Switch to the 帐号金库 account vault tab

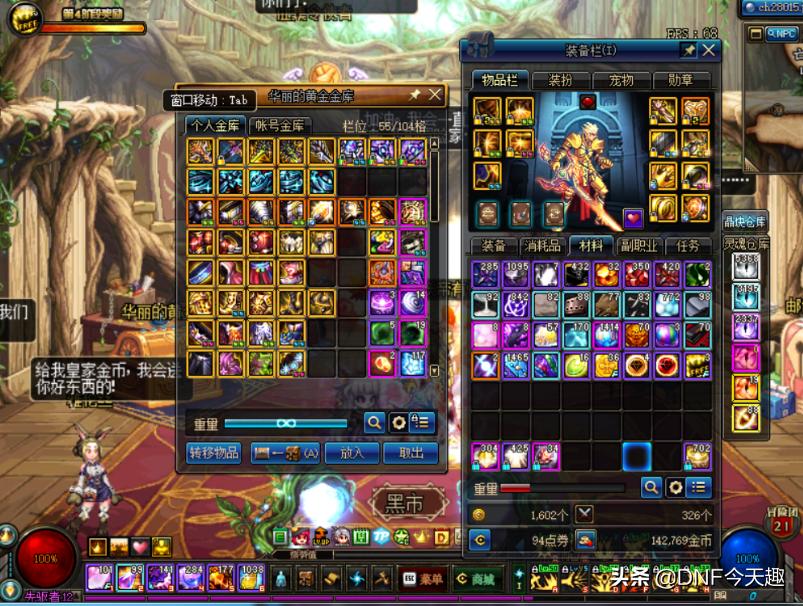279,125
